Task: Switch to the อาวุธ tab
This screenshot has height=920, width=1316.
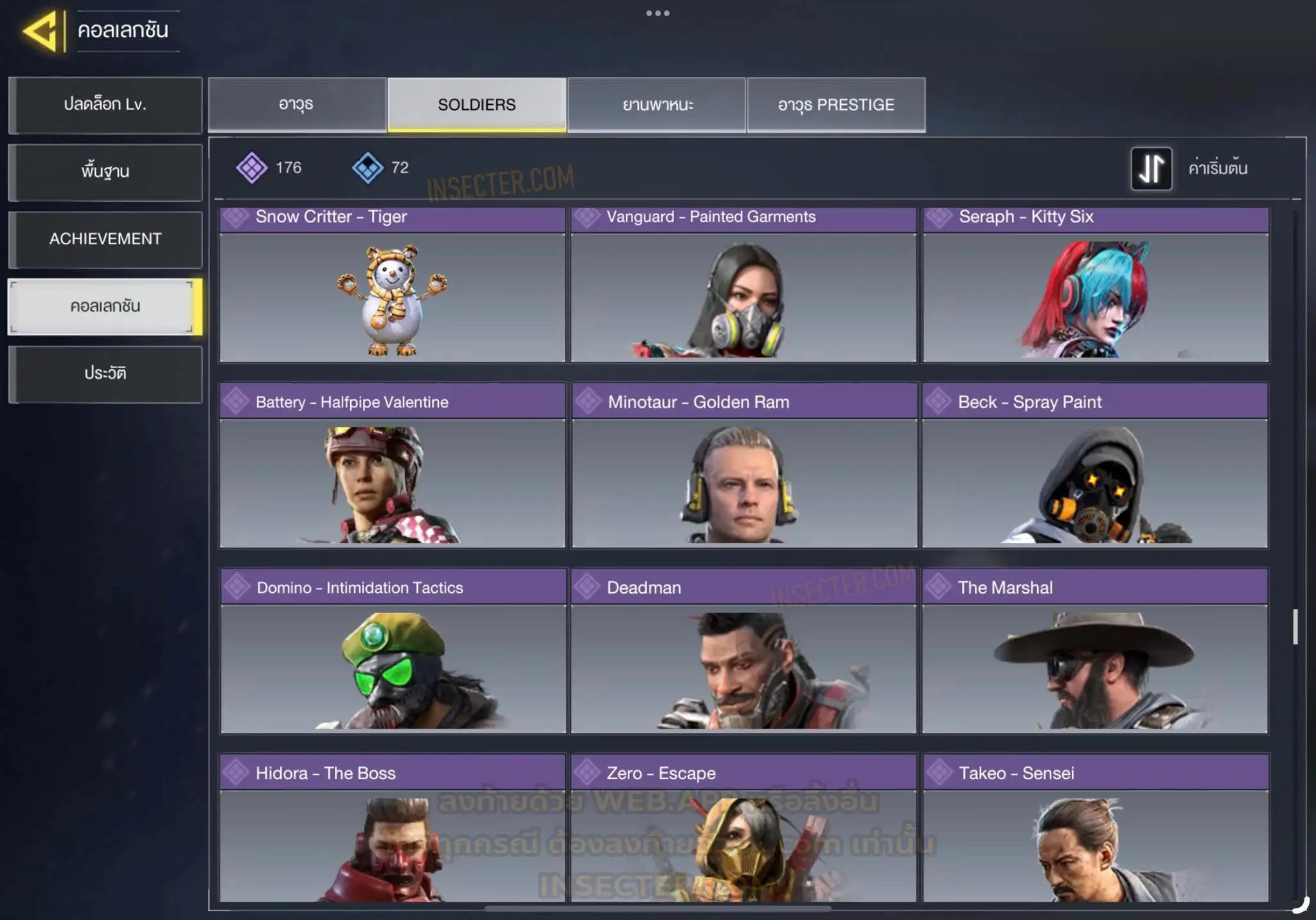Action: 297,105
